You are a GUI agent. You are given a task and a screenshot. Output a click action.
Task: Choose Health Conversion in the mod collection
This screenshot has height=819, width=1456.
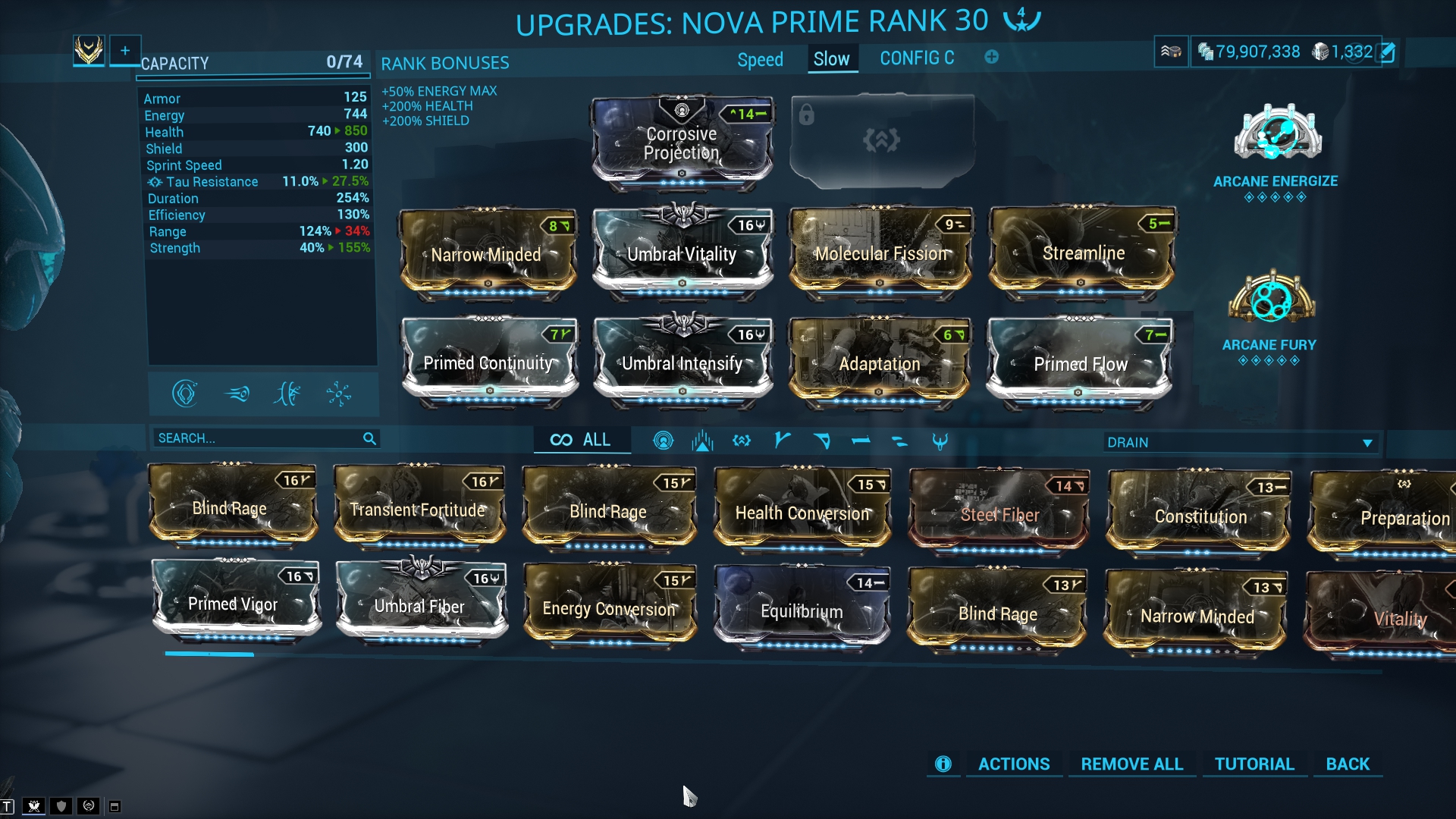tap(802, 513)
